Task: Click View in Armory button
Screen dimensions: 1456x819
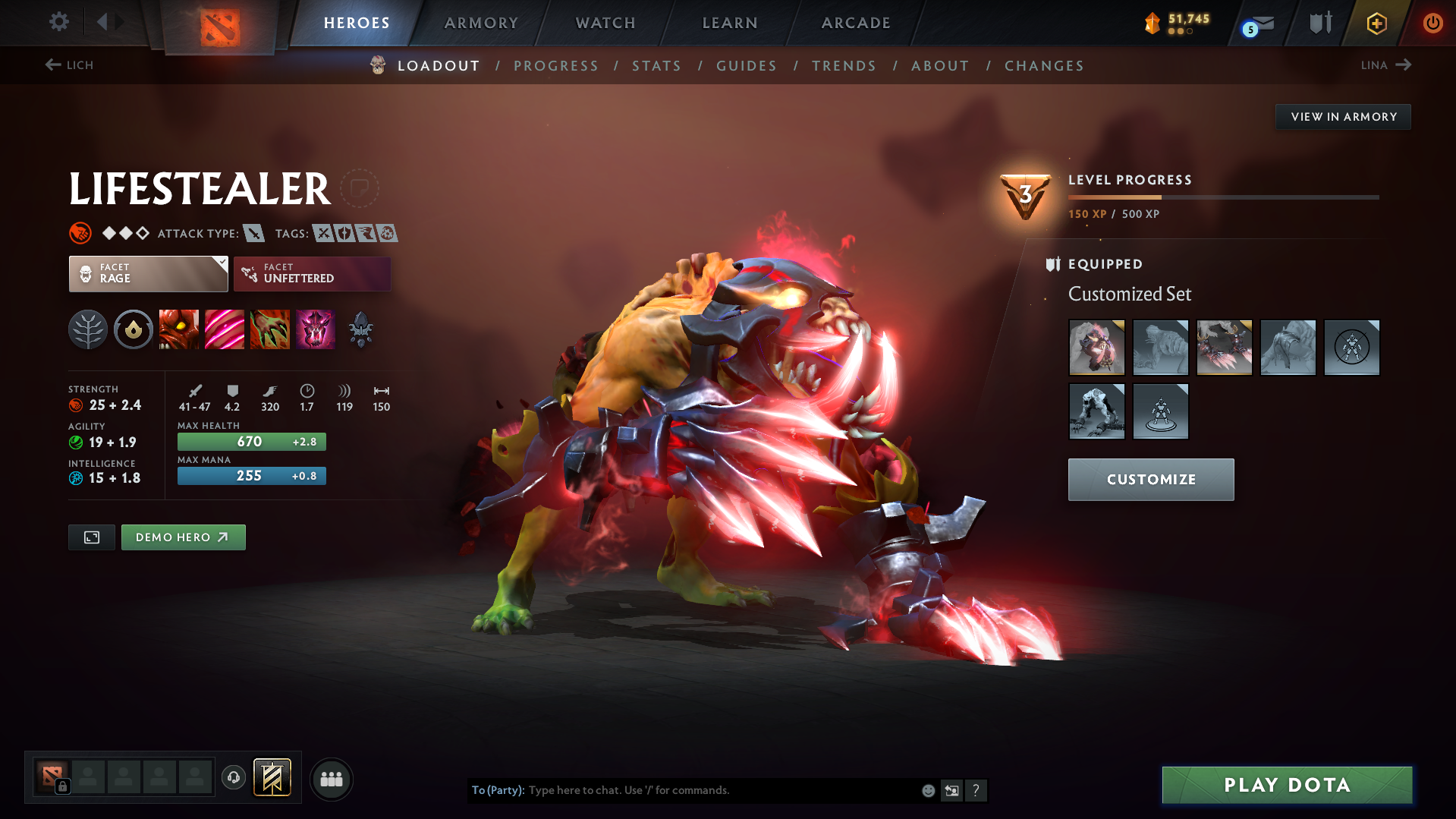Action: coord(1343,117)
